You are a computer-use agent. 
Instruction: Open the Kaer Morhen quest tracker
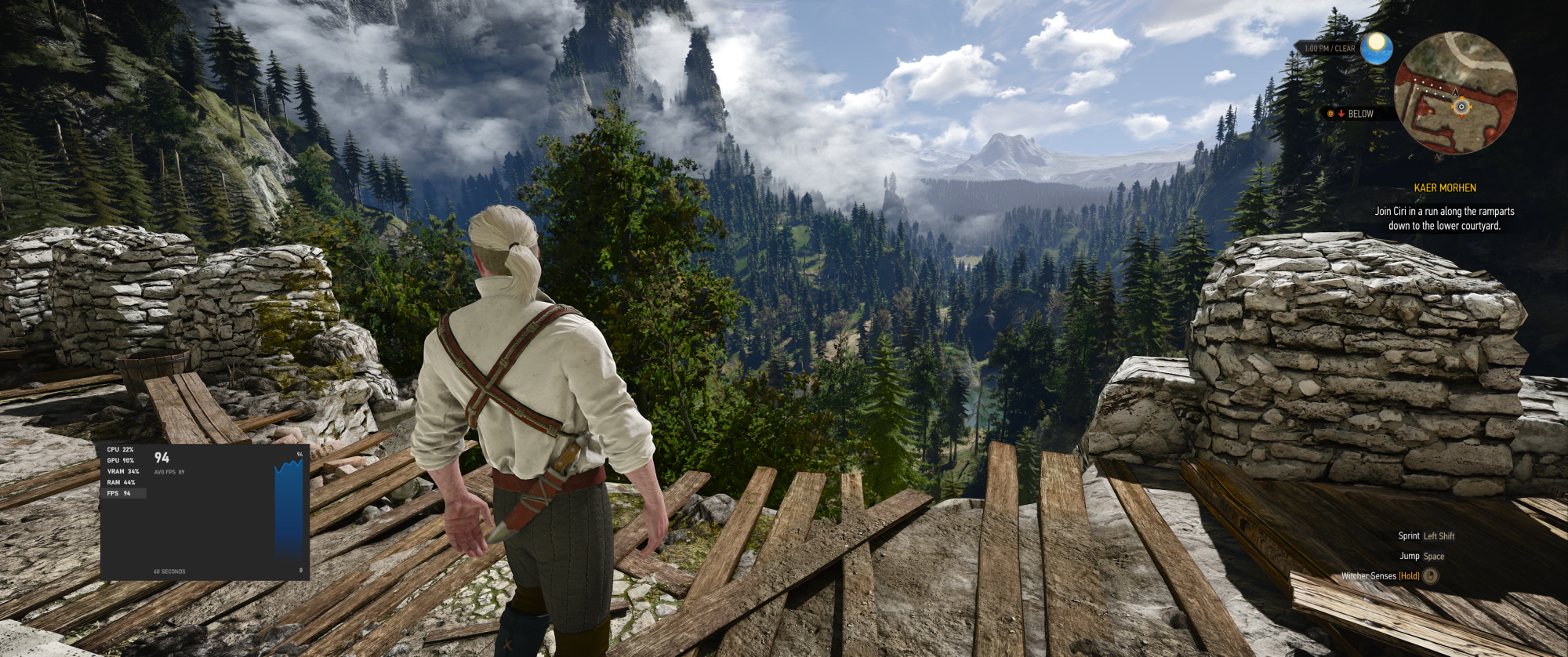pos(1444,188)
